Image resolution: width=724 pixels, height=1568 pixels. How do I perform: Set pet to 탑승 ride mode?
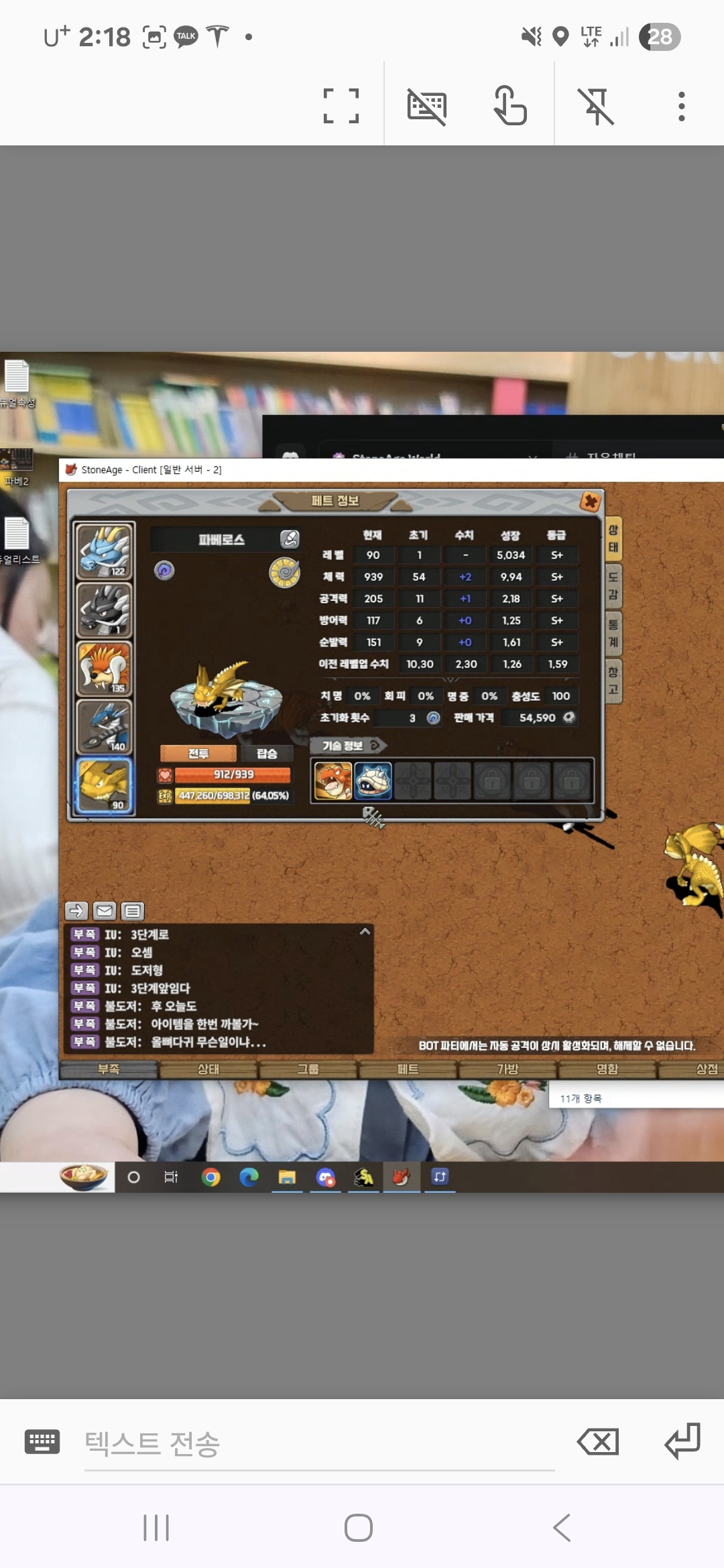point(267,754)
